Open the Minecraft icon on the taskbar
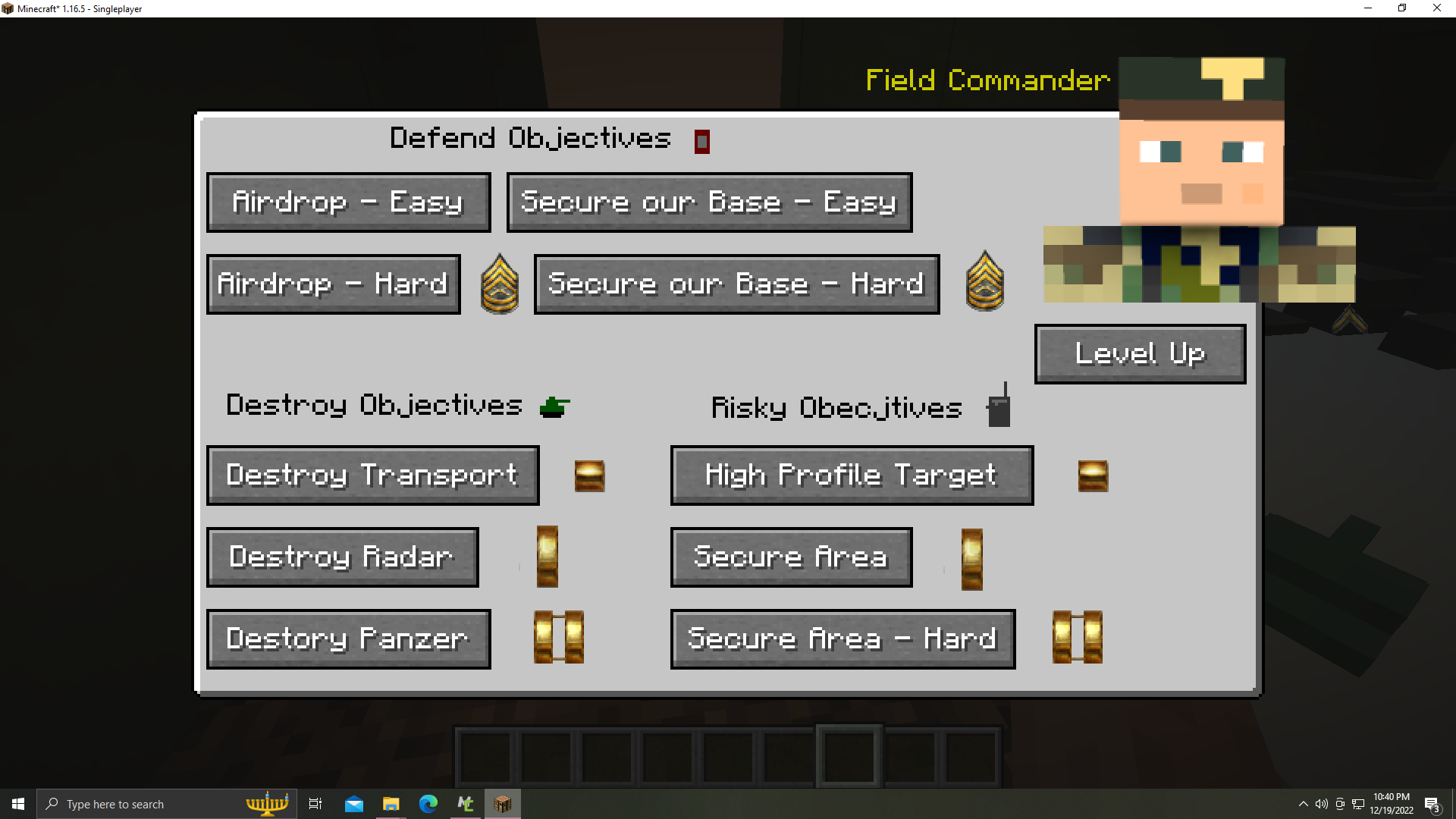The height and width of the screenshot is (819, 1456). 503,803
